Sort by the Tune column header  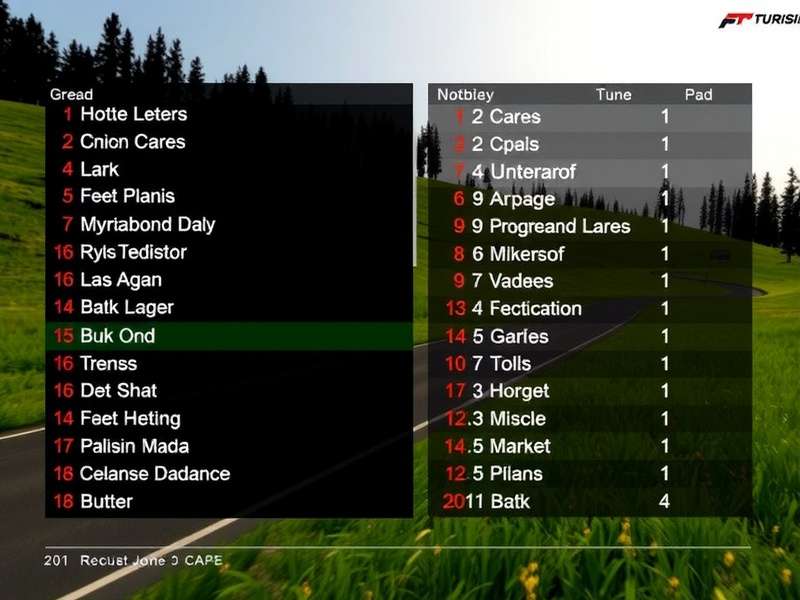click(613, 94)
